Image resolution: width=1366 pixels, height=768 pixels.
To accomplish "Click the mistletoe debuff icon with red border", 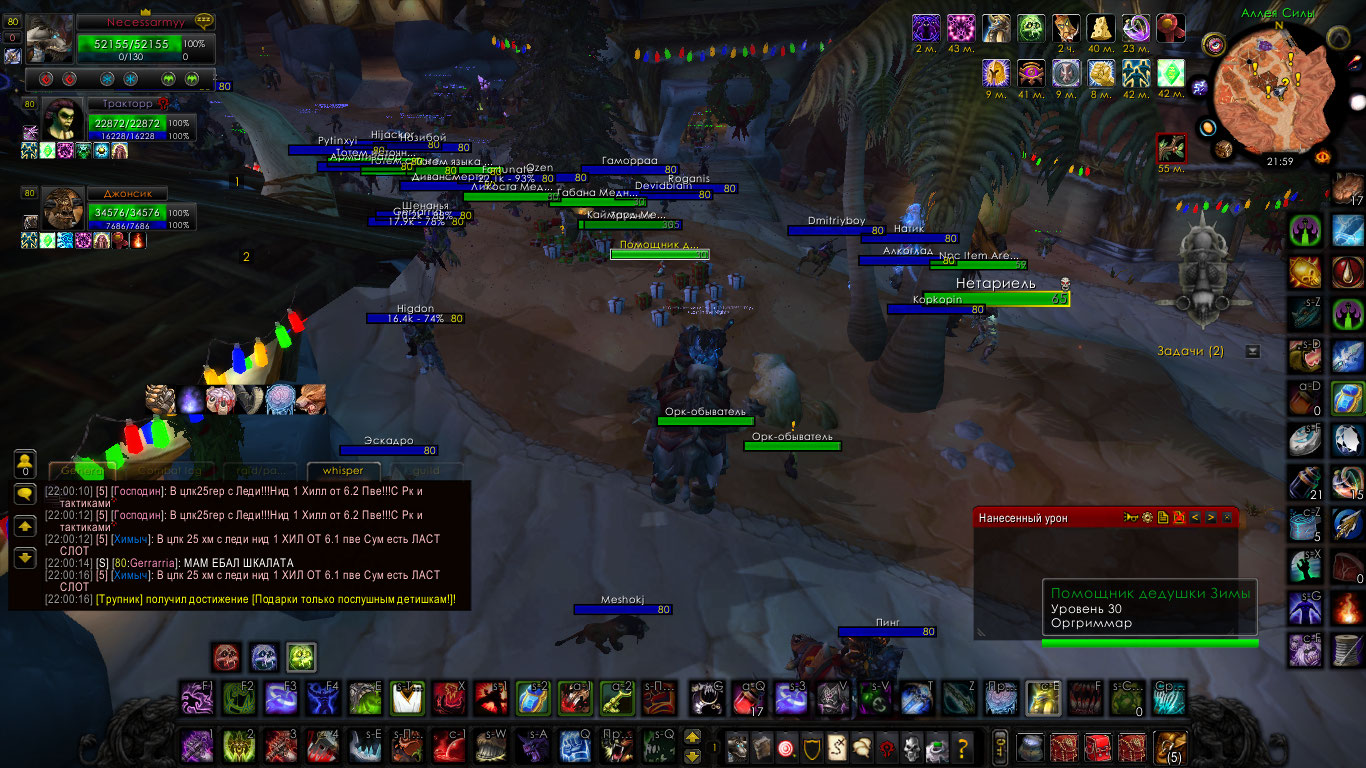I will click(x=1171, y=149).
